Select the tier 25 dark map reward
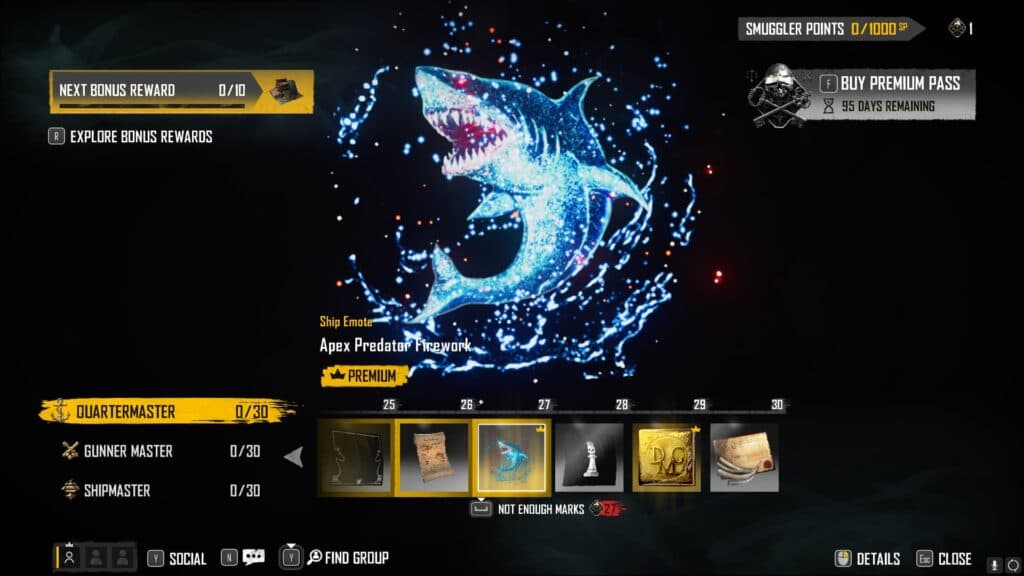 (x=356, y=457)
